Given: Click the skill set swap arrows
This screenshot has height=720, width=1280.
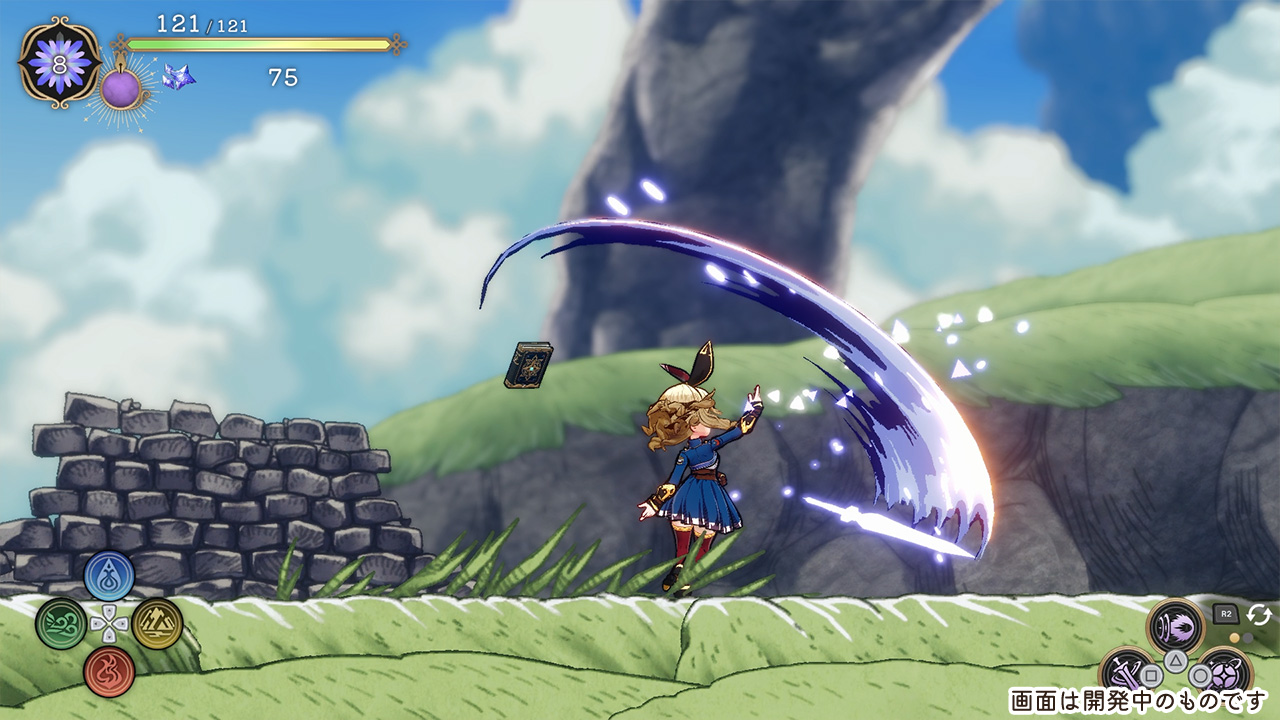Looking at the screenshot, I should coord(1259,615).
